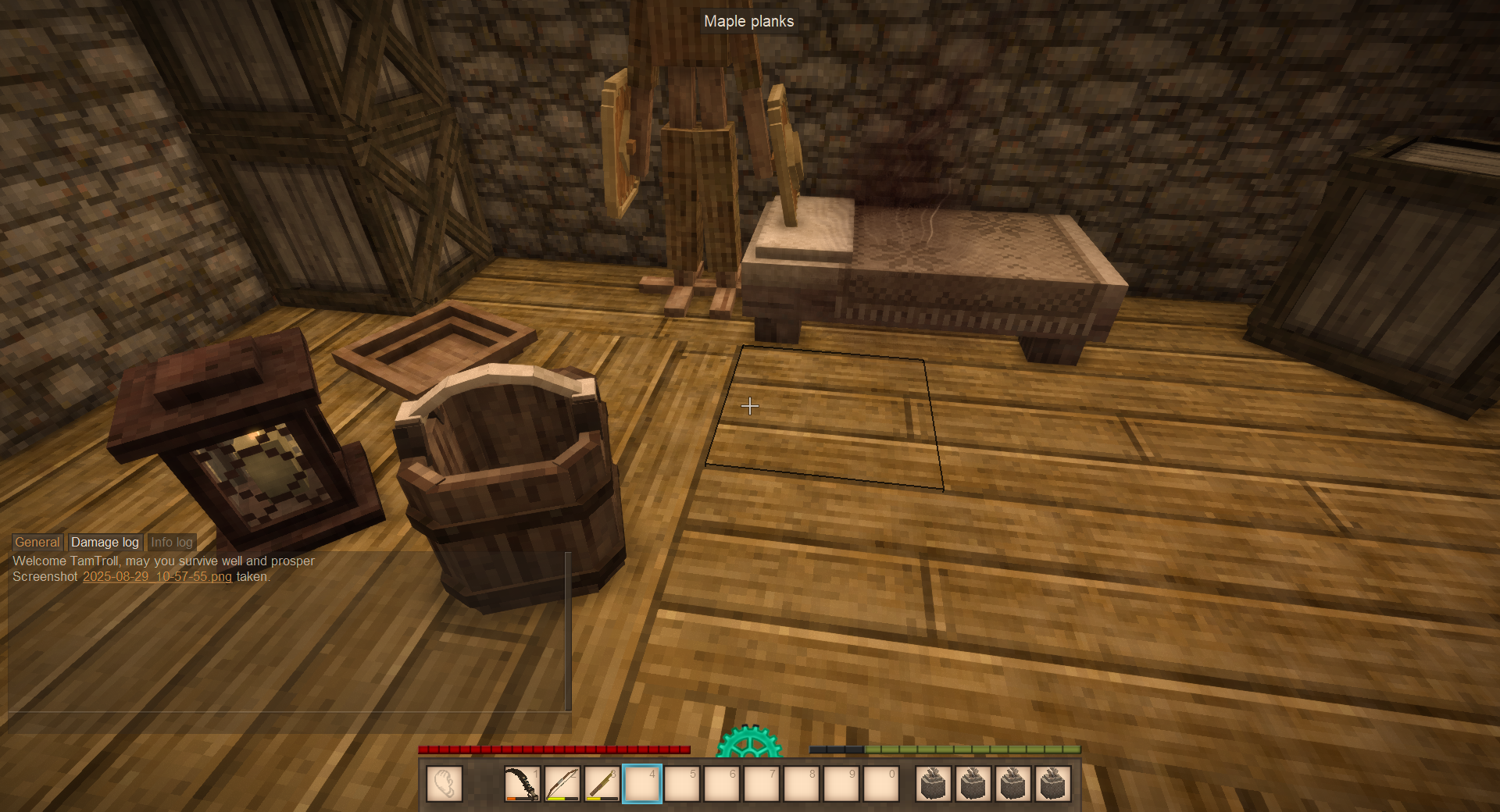Show the Info log tab
Image resolution: width=1500 pixels, height=812 pixels.
pos(171,542)
